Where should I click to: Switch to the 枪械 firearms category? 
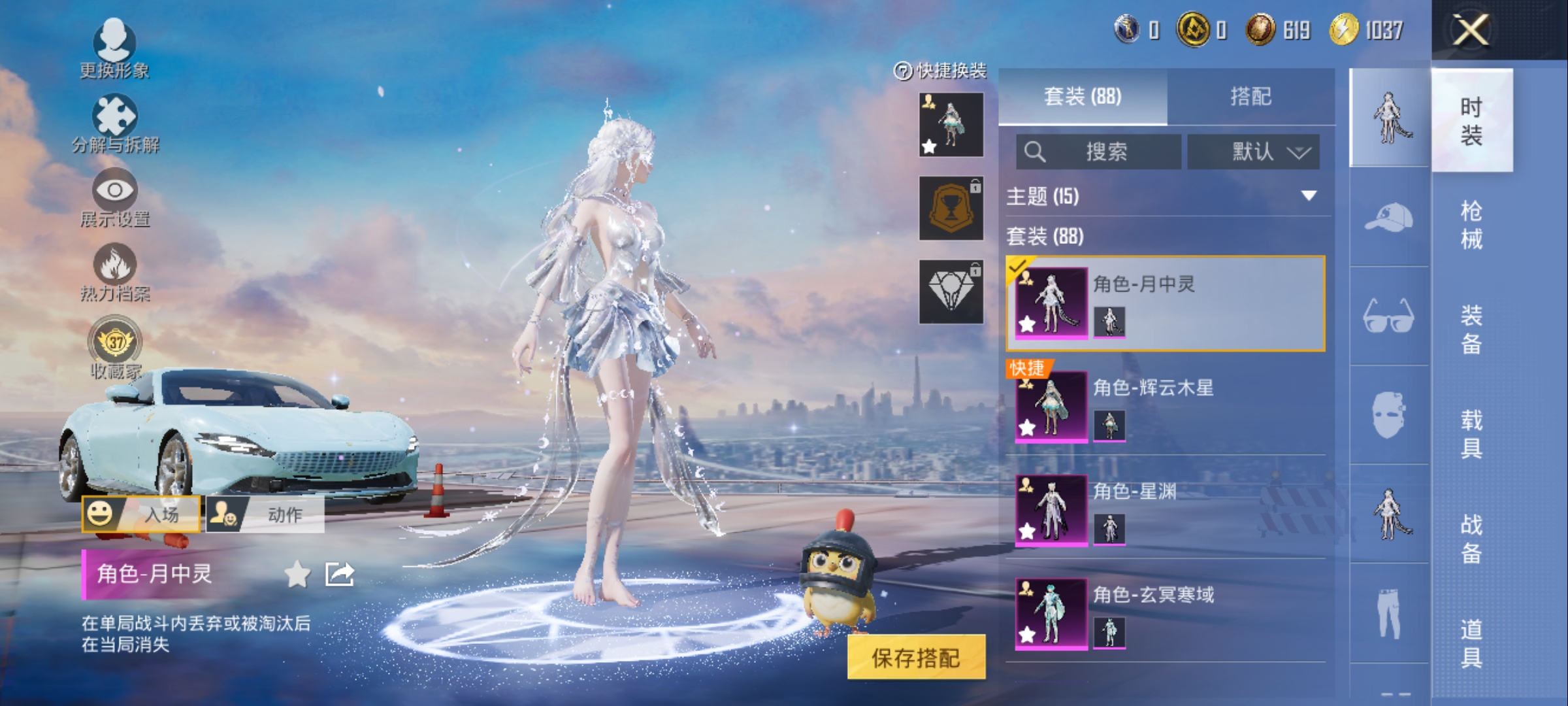(x=1471, y=225)
